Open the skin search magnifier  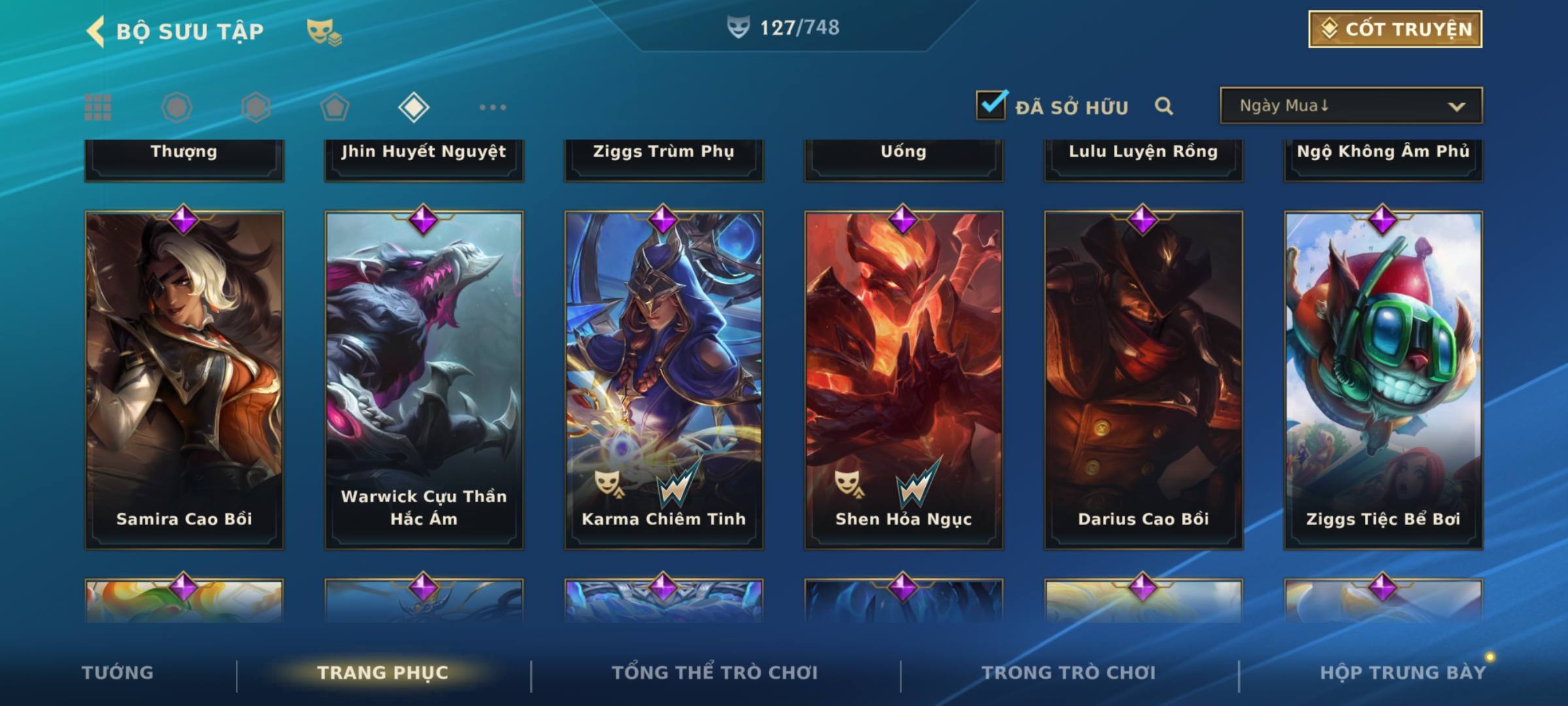(1164, 106)
